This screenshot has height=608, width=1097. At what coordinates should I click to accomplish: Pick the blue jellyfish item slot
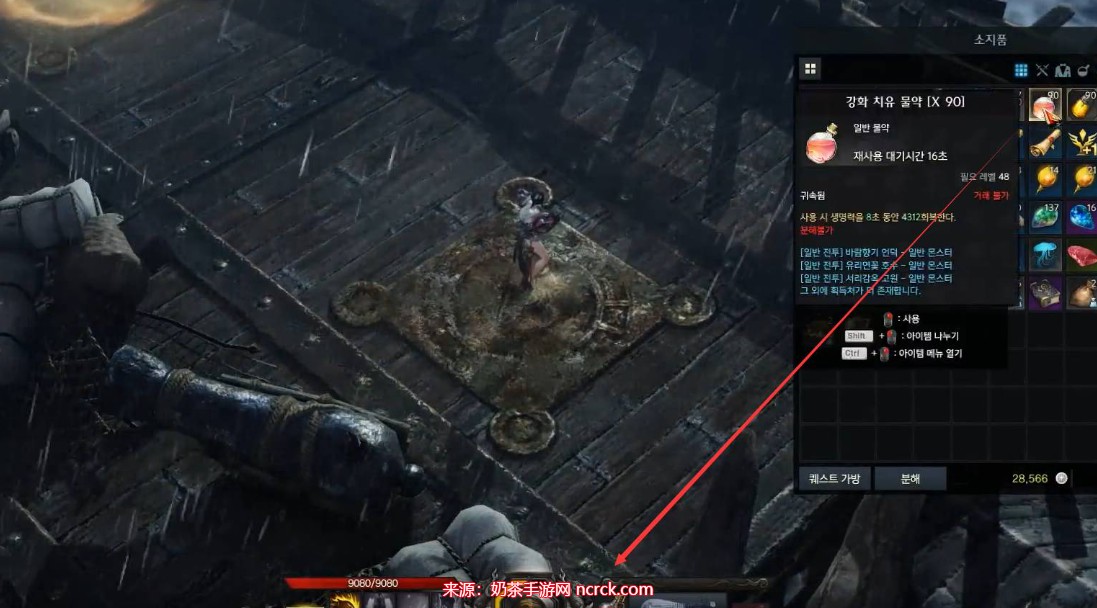[1045, 254]
